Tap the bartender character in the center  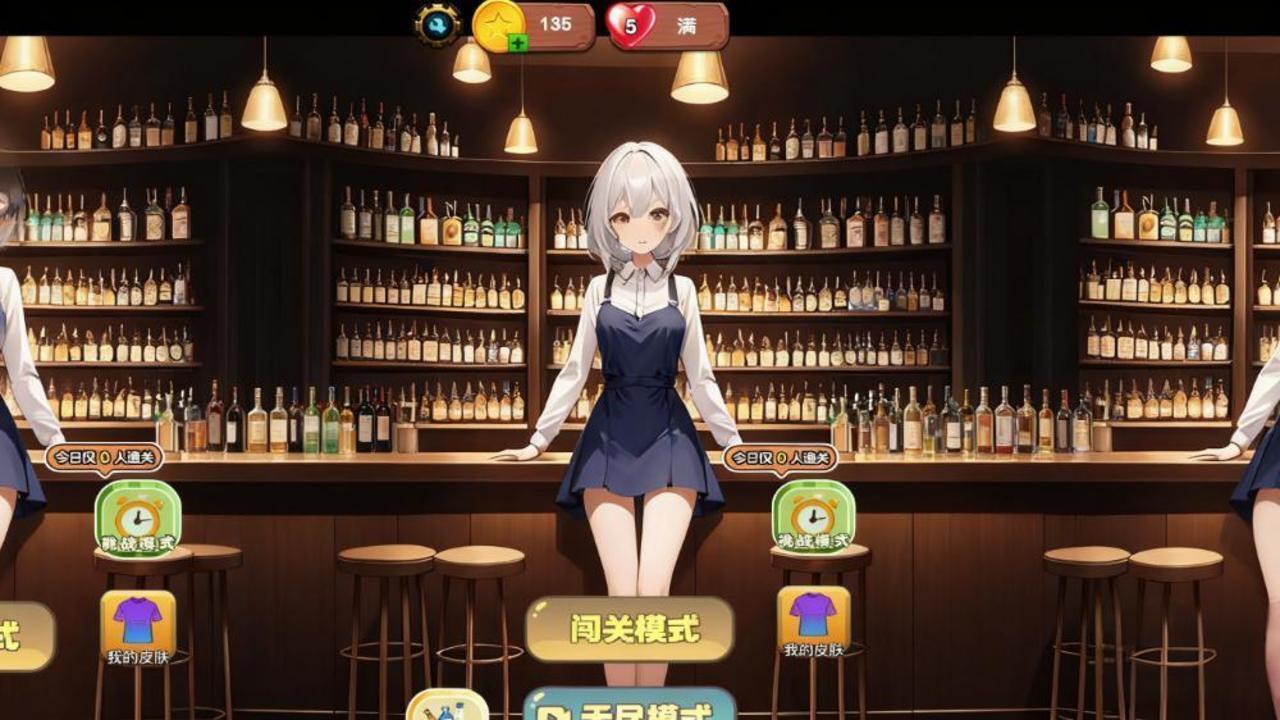click(635, 330)
